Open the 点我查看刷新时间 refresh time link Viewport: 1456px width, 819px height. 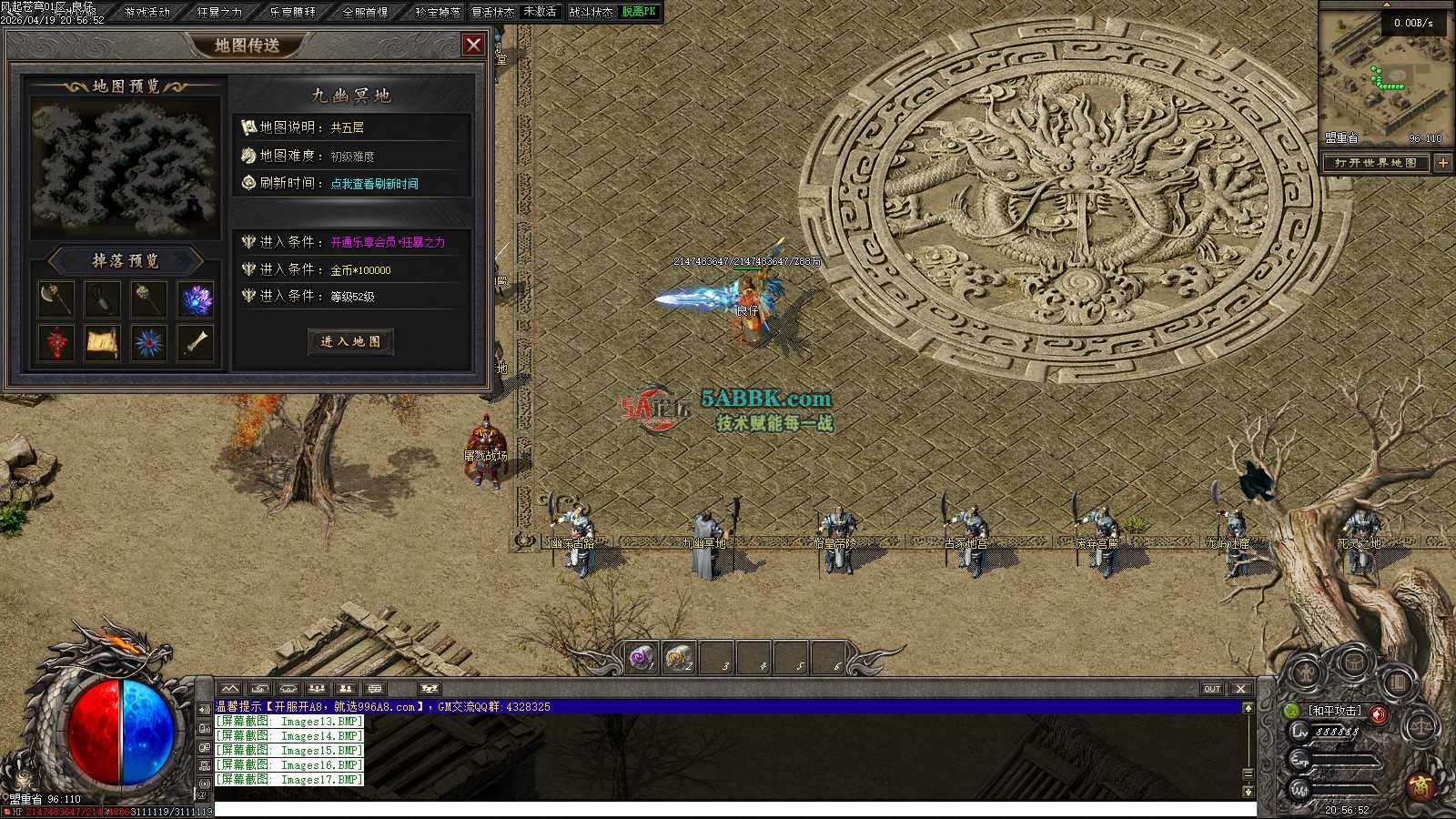[374, 184]
